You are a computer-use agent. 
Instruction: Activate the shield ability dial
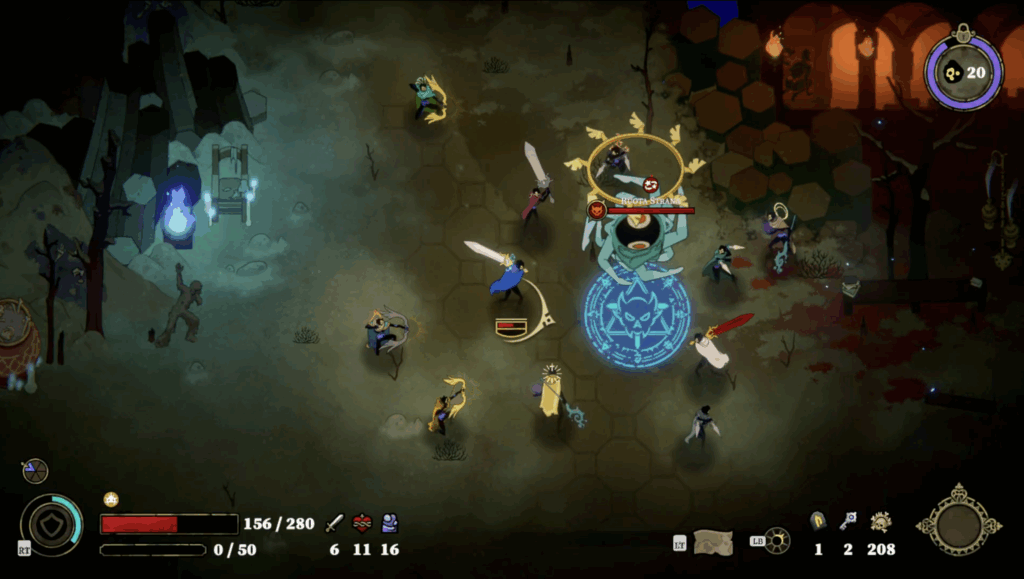pyautogui.click(x=51, y=525)
